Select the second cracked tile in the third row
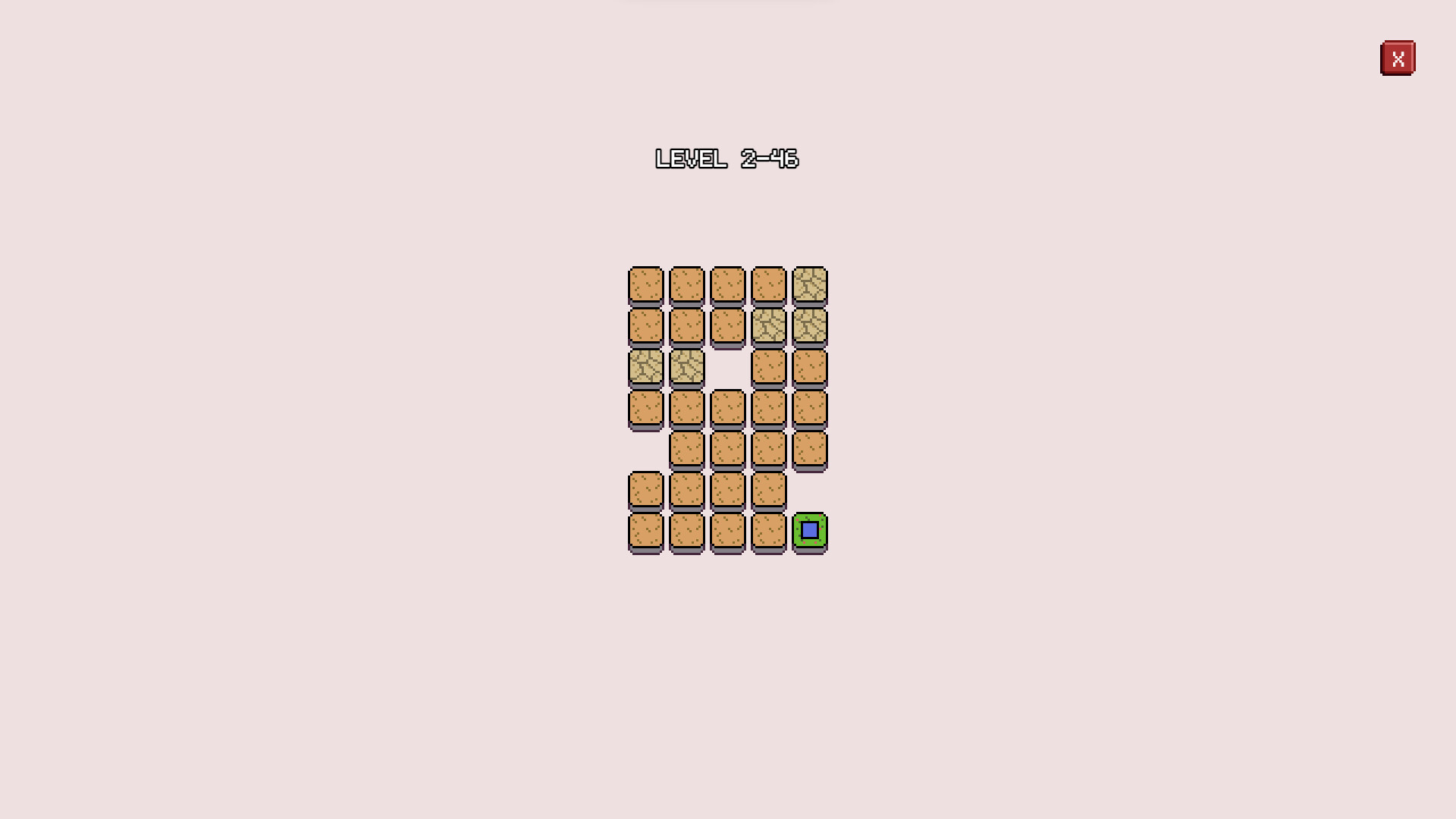 687,368
